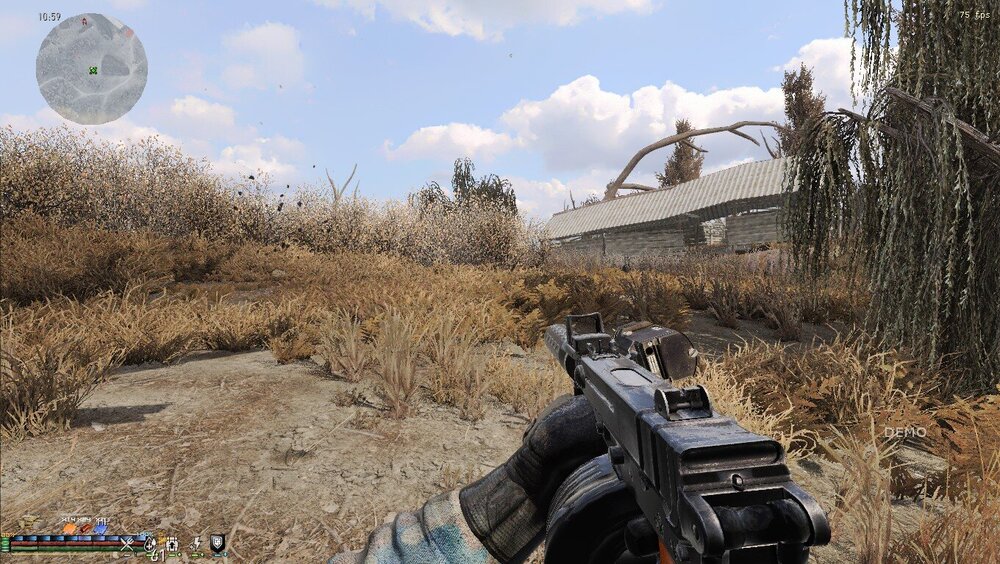1000x564 pixels.
Task: Click the lightning bolt stamina icon
Action: click(x=196, y=544)
